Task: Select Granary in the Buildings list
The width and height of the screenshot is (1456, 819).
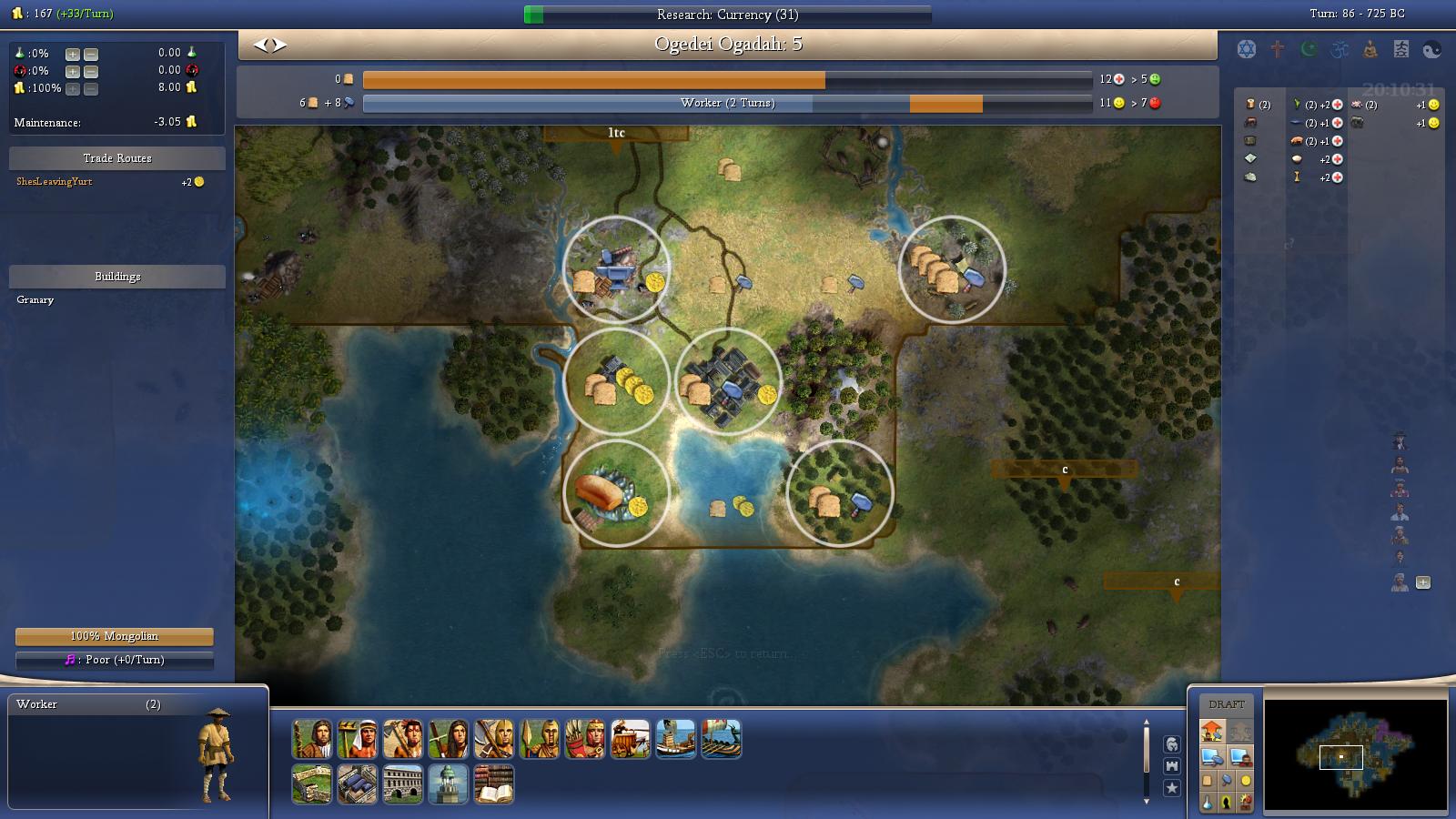Action: 35,299
